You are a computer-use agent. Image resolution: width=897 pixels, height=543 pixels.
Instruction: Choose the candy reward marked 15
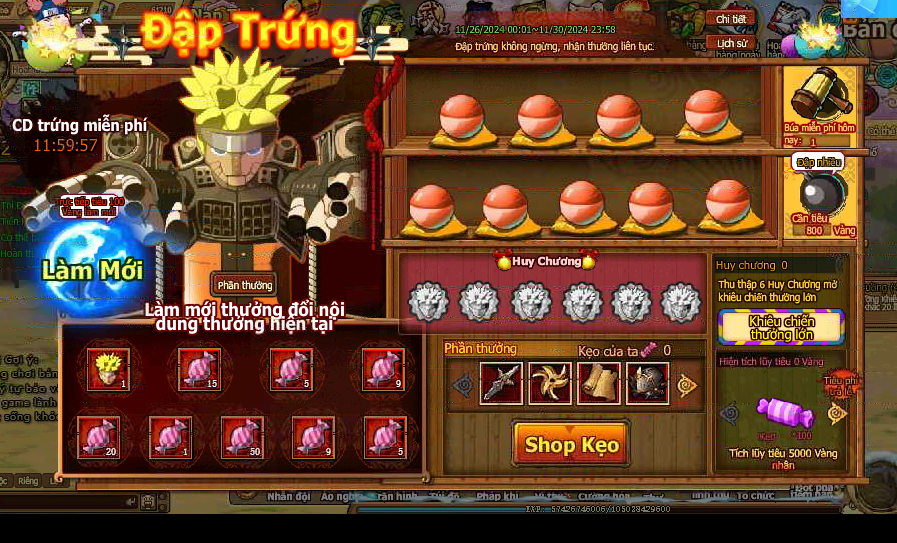(199, 369)
